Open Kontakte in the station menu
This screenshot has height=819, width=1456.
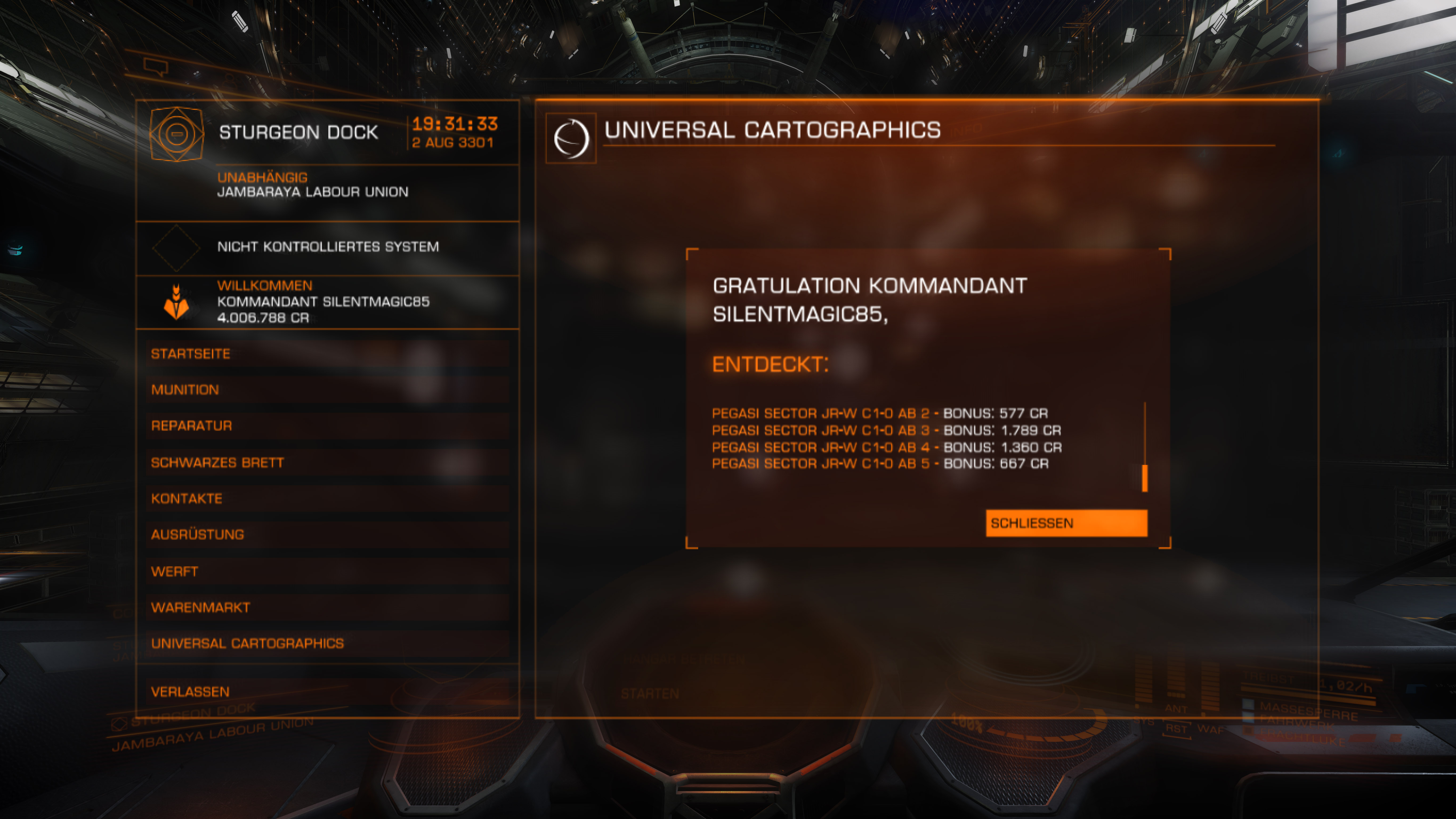[x=327, y=498]
